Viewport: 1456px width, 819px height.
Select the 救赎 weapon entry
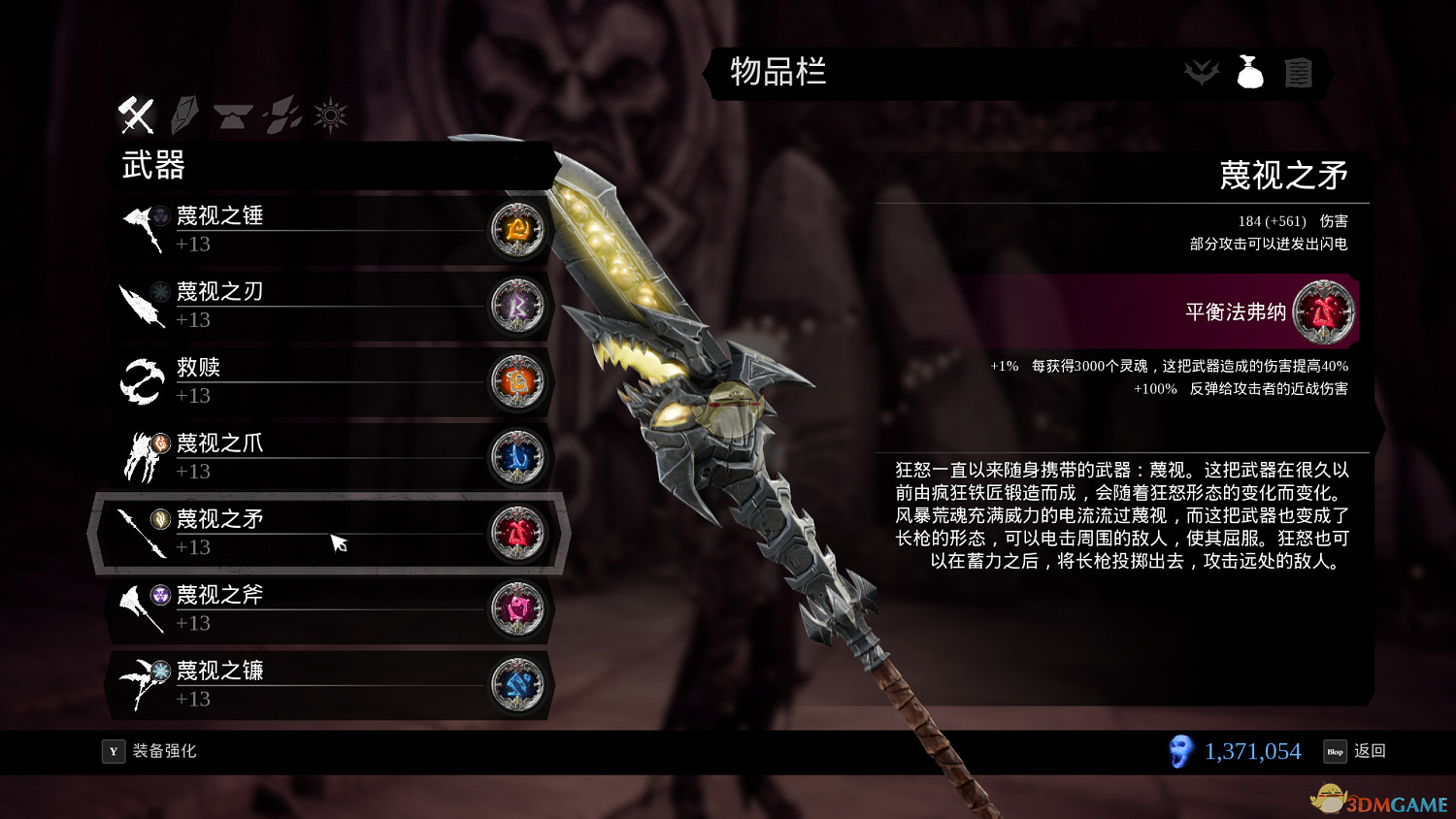click(291, 380)
